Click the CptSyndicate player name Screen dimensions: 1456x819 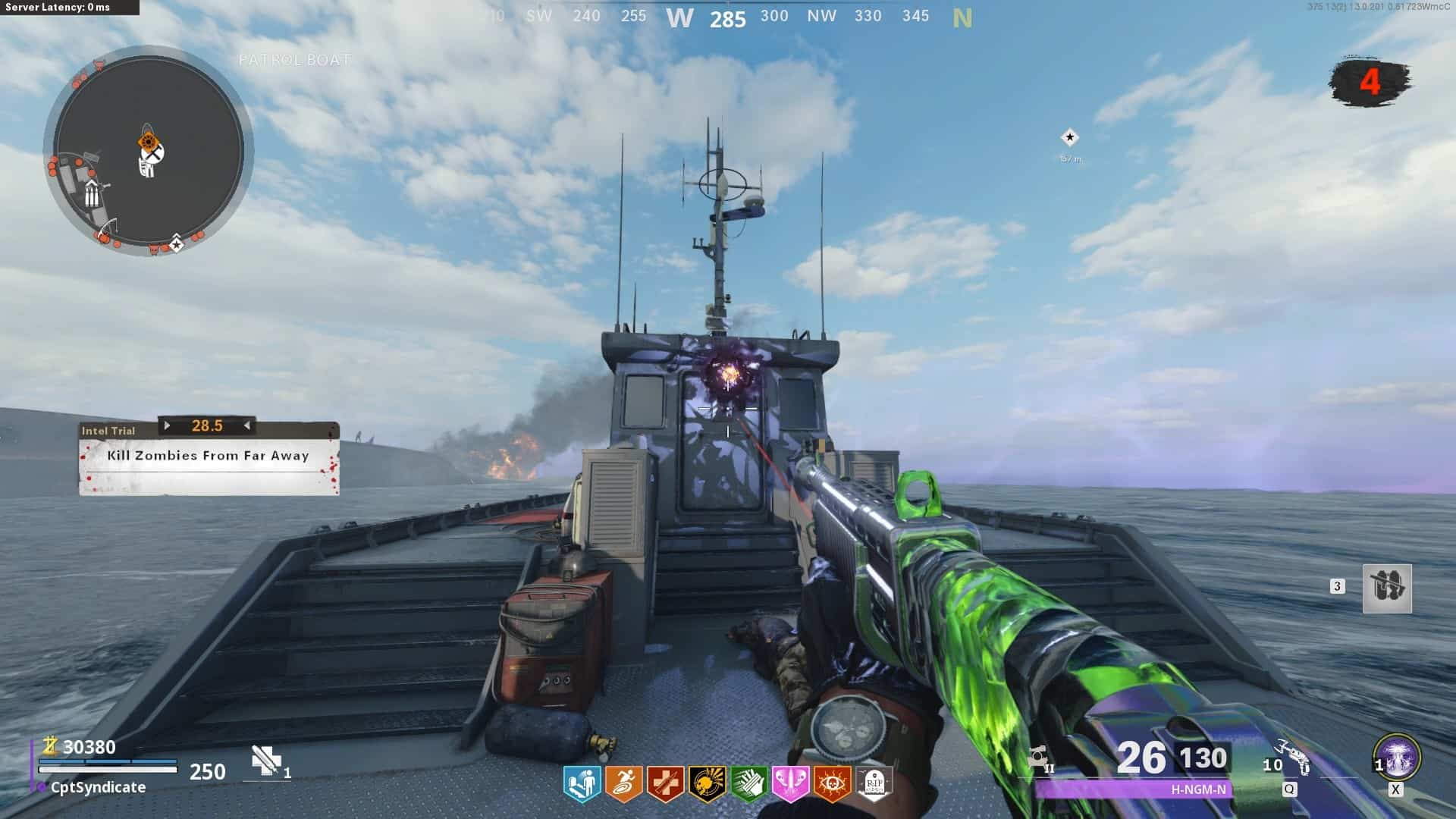coord(98,788)
